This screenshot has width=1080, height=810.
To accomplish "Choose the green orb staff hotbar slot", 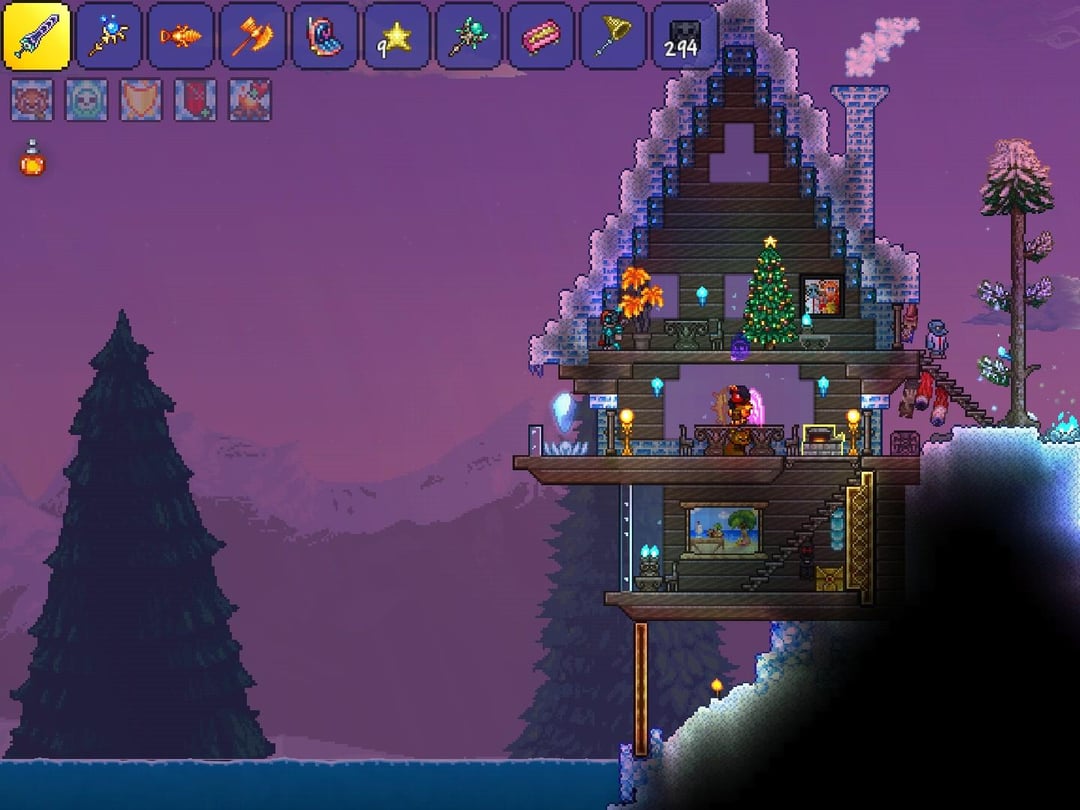I will (x=469, y=36).
